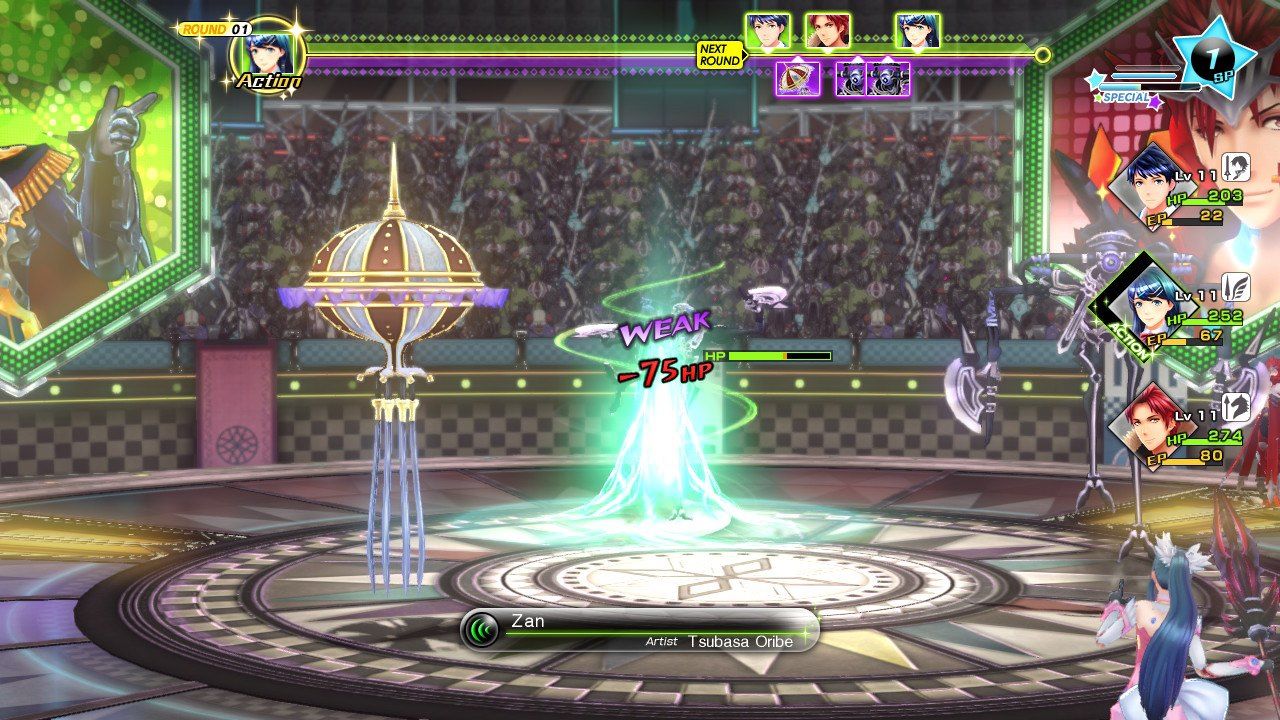Click the Next Round marker tag
This screenshot has height=720, width=1280.
point(720,55)
